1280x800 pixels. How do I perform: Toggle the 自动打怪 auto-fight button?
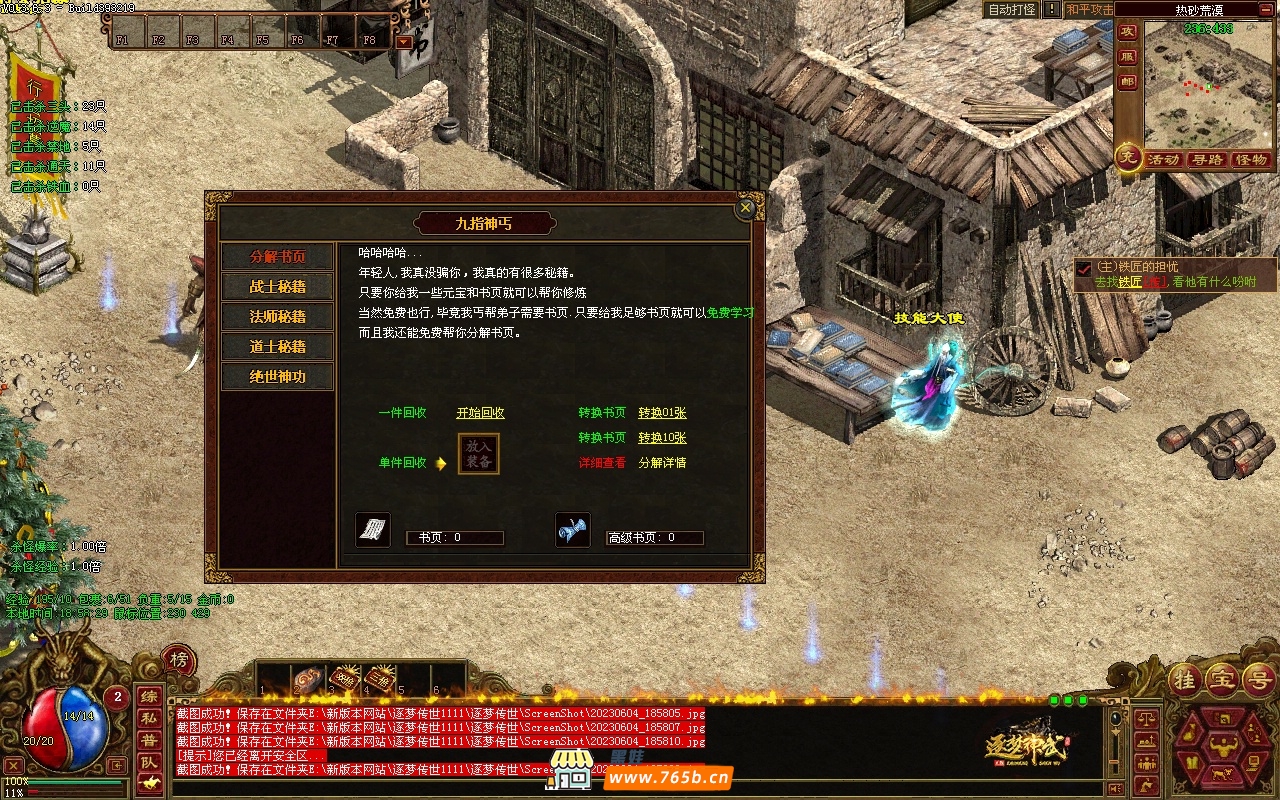tap(1012, 10)
